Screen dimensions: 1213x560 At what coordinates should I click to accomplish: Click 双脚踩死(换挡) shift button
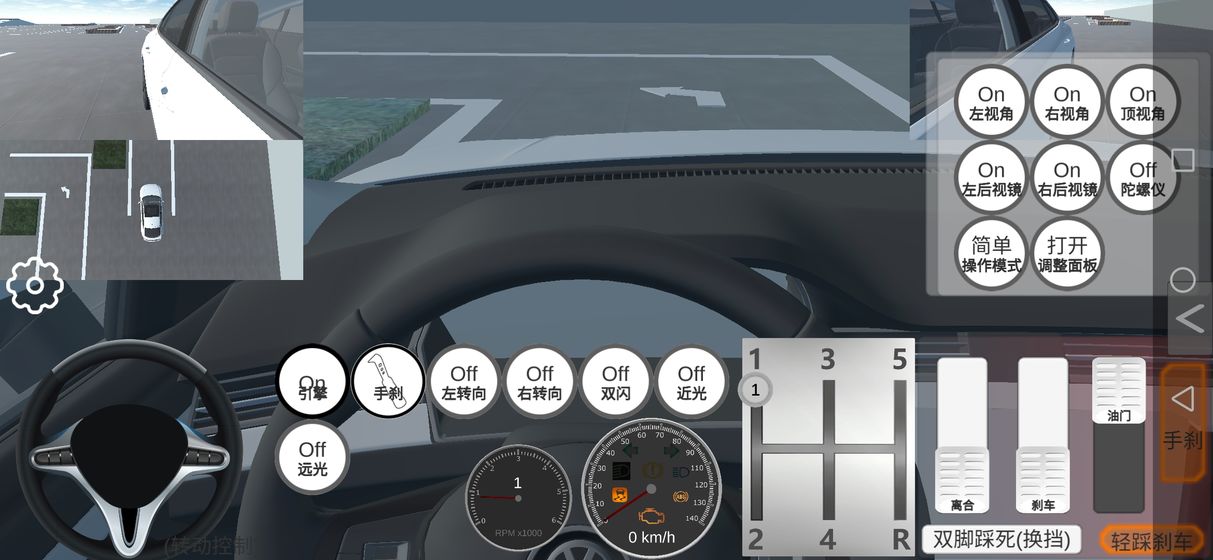(1001, 540)
